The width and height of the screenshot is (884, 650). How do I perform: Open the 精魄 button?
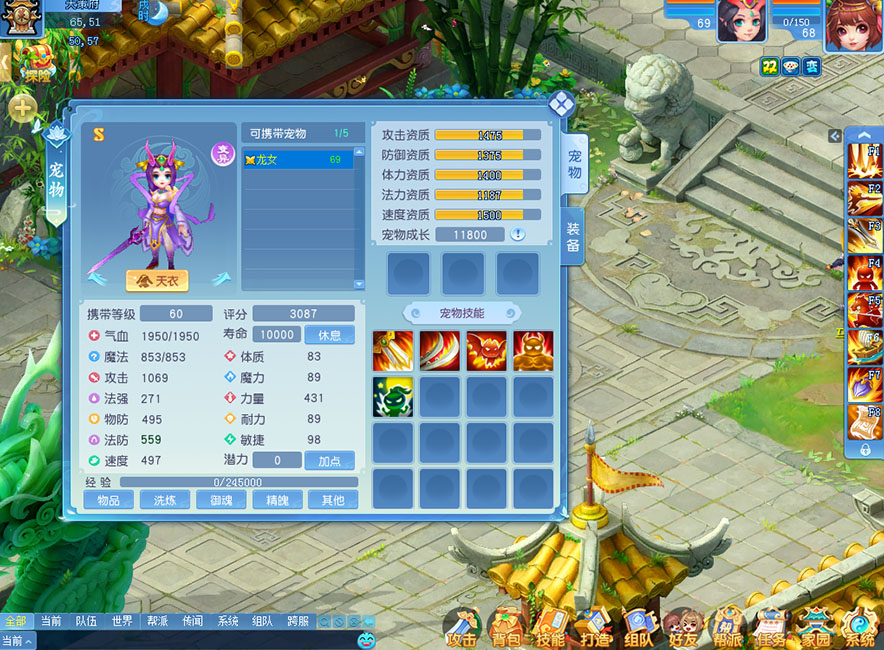pyautogui.click(x=276, y=500)
